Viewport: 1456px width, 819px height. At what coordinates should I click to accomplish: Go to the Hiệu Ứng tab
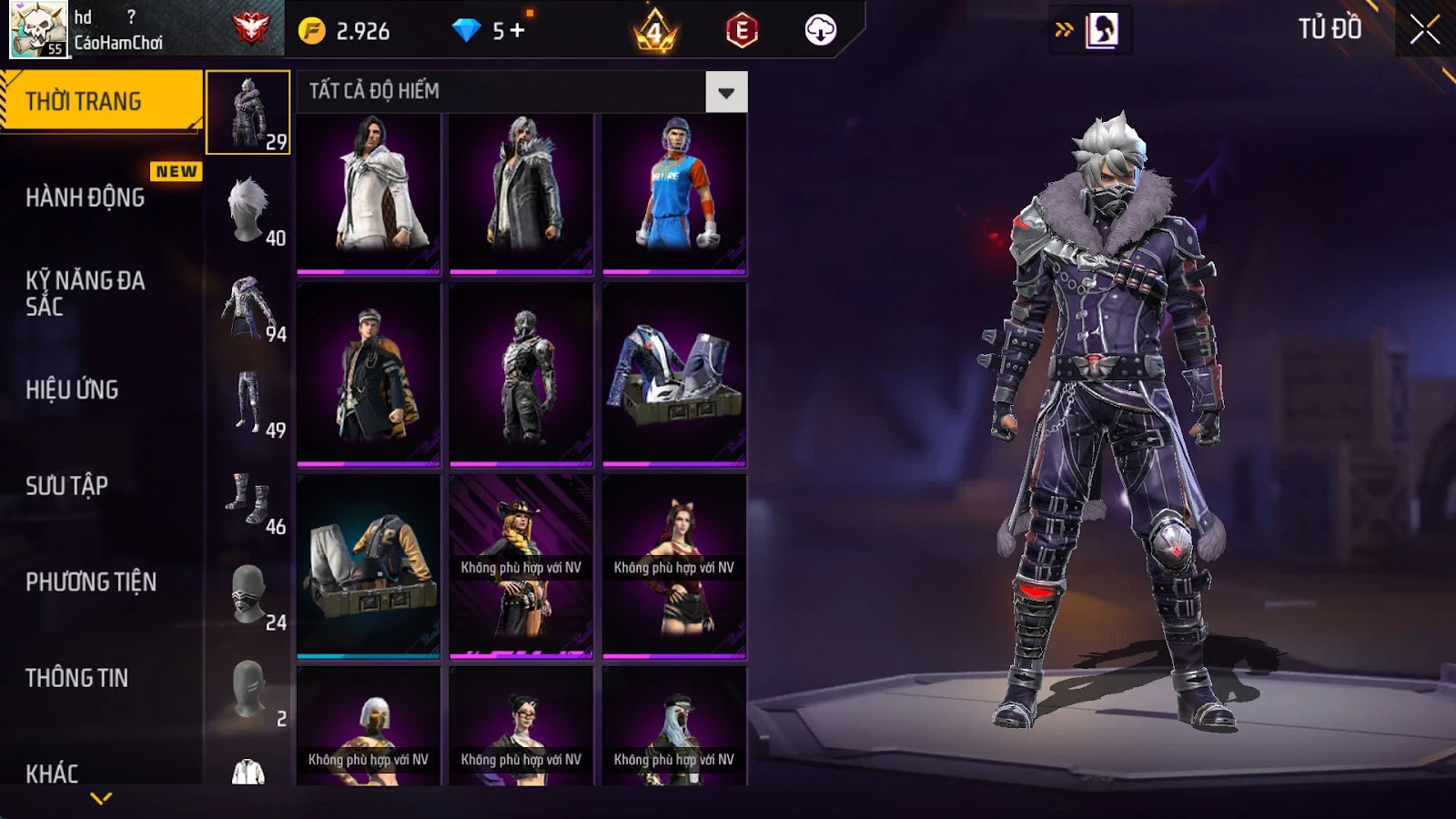click(73, 389)
